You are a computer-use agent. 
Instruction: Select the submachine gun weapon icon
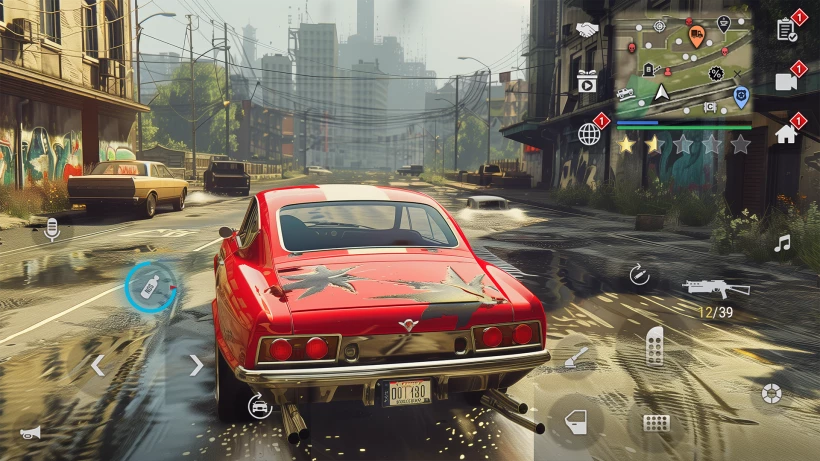coord(716,287)
